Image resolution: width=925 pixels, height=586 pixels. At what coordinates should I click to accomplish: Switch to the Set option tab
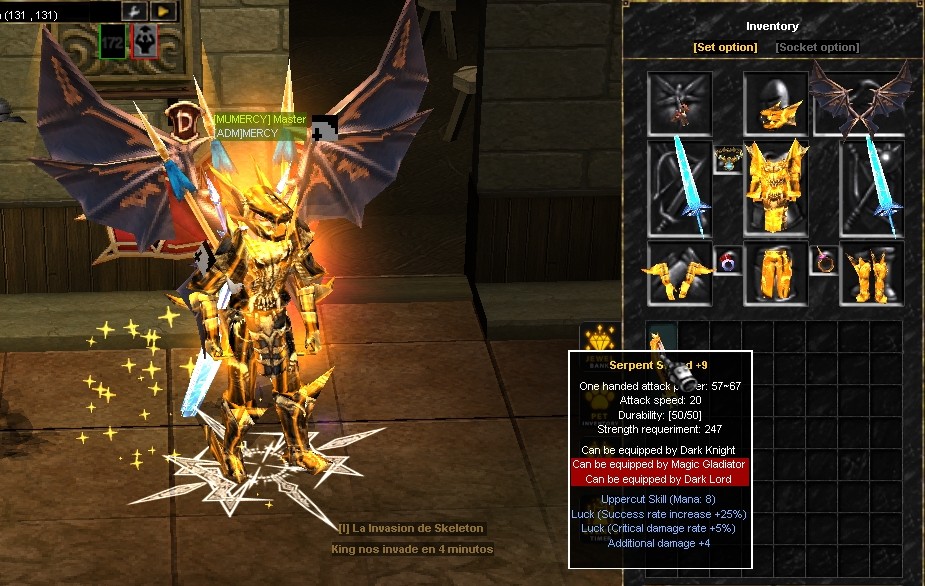coord(724,47)
